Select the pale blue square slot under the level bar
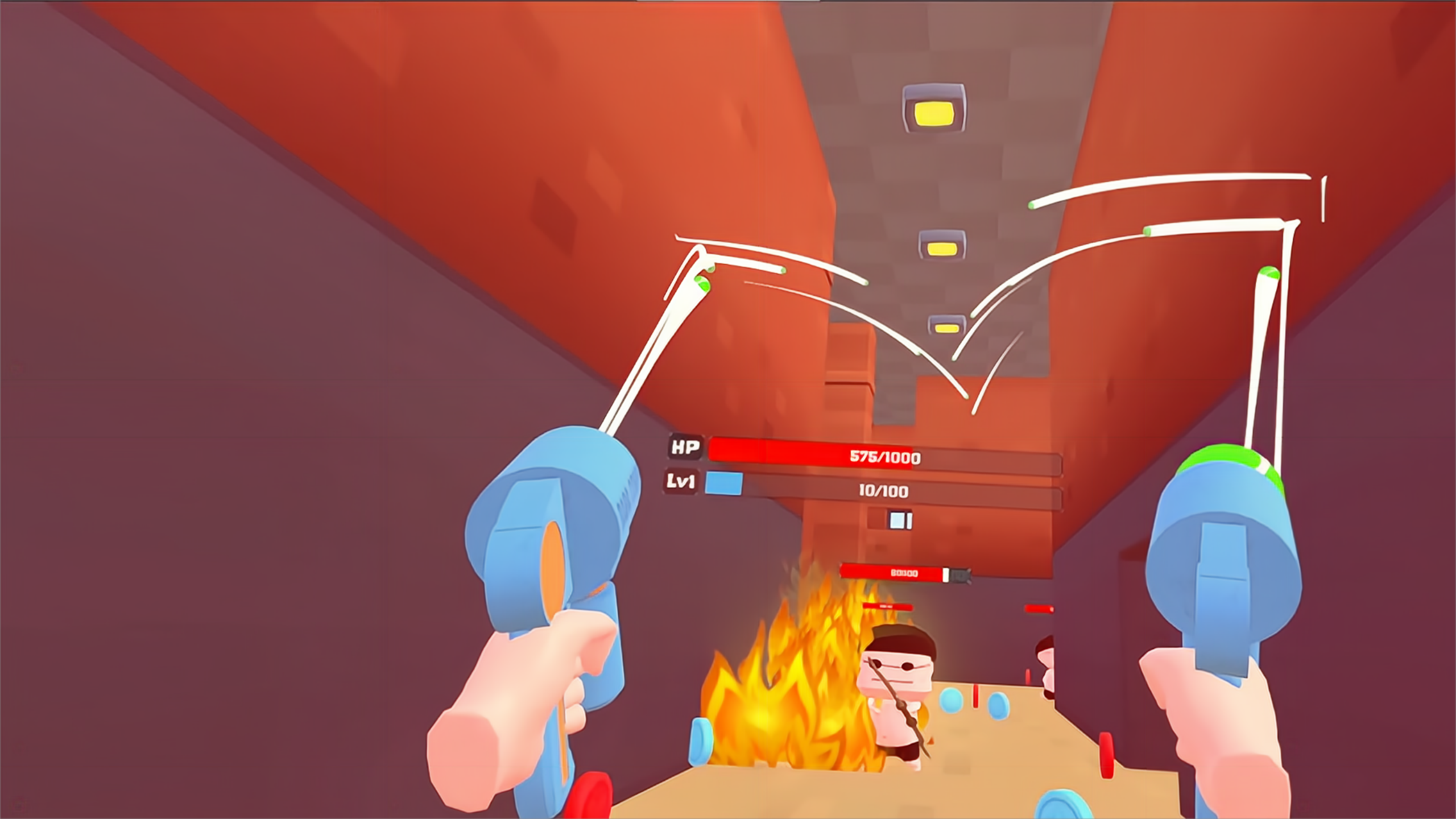Viewport: 1456px width, 819px height. pos(898,520)
